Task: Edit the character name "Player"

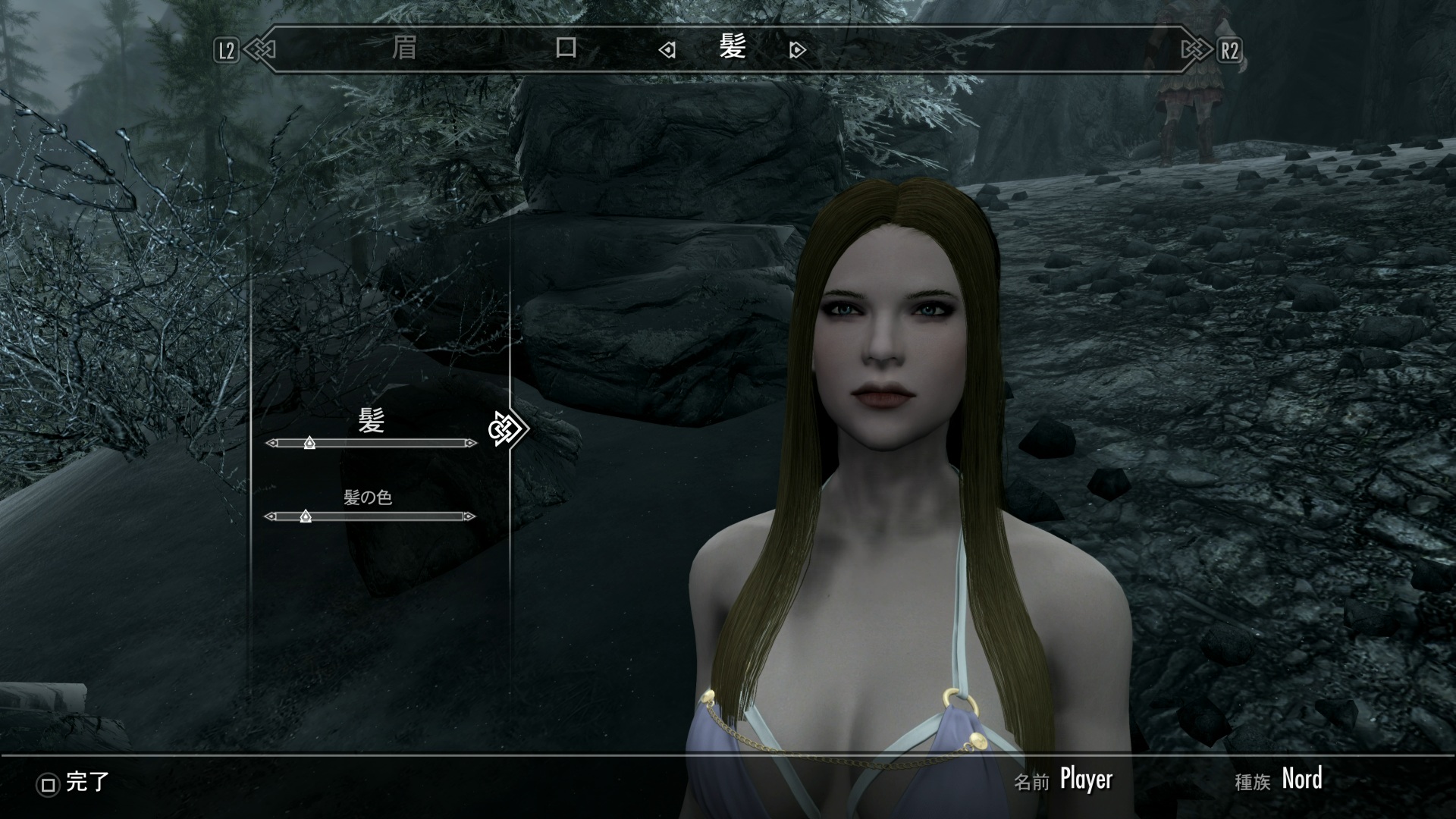Action: 1085,780
